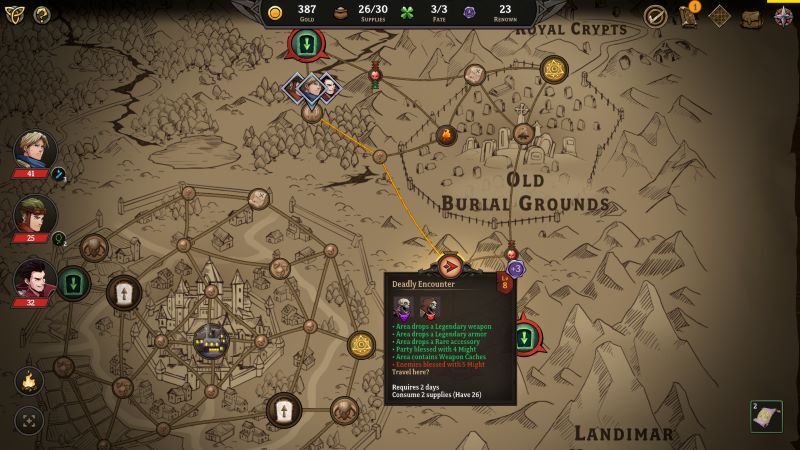Screen dimensions: 800x450
Task: Select the blonde hero portrait
Action: [34, 151]
